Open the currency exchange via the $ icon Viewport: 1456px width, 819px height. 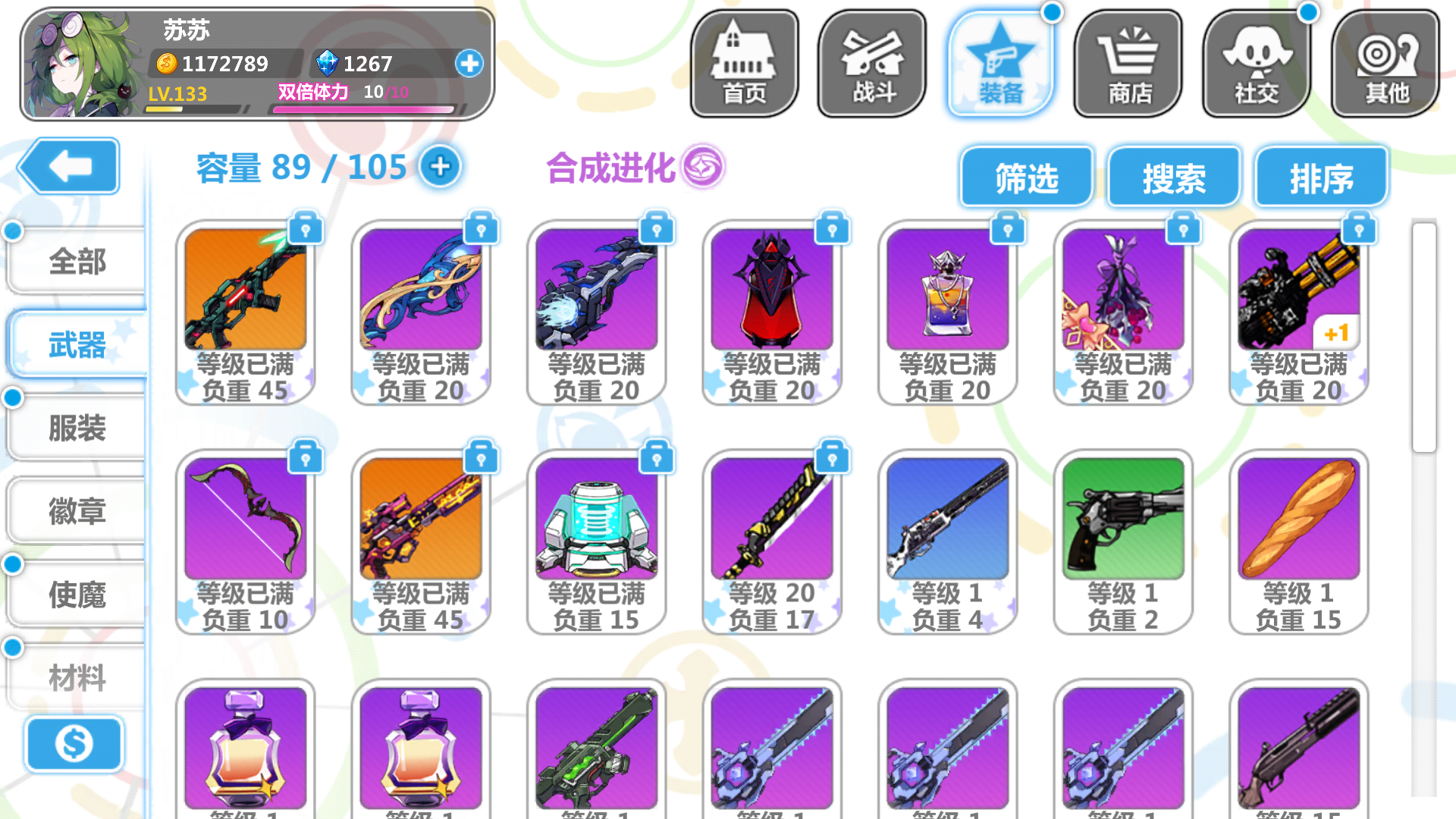click(74, 745)
